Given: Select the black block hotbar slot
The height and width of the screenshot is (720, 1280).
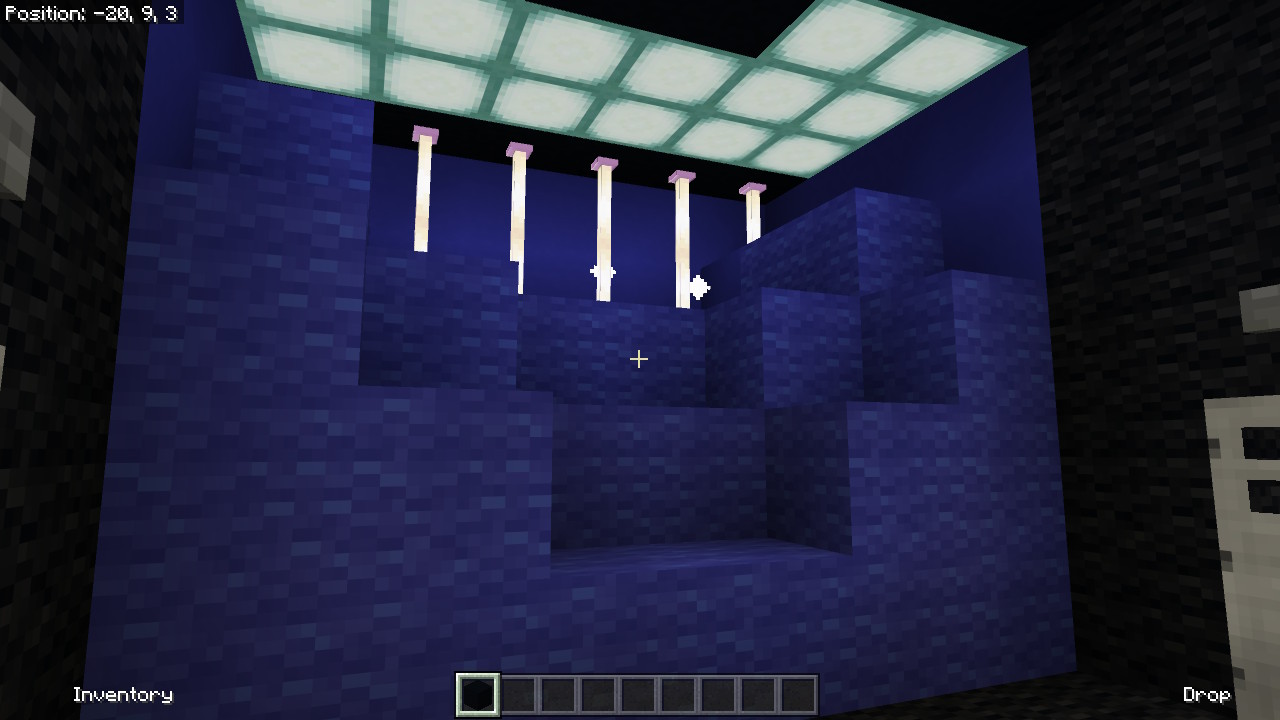Looking at the screenshot, I should click(x=477, y=695).
